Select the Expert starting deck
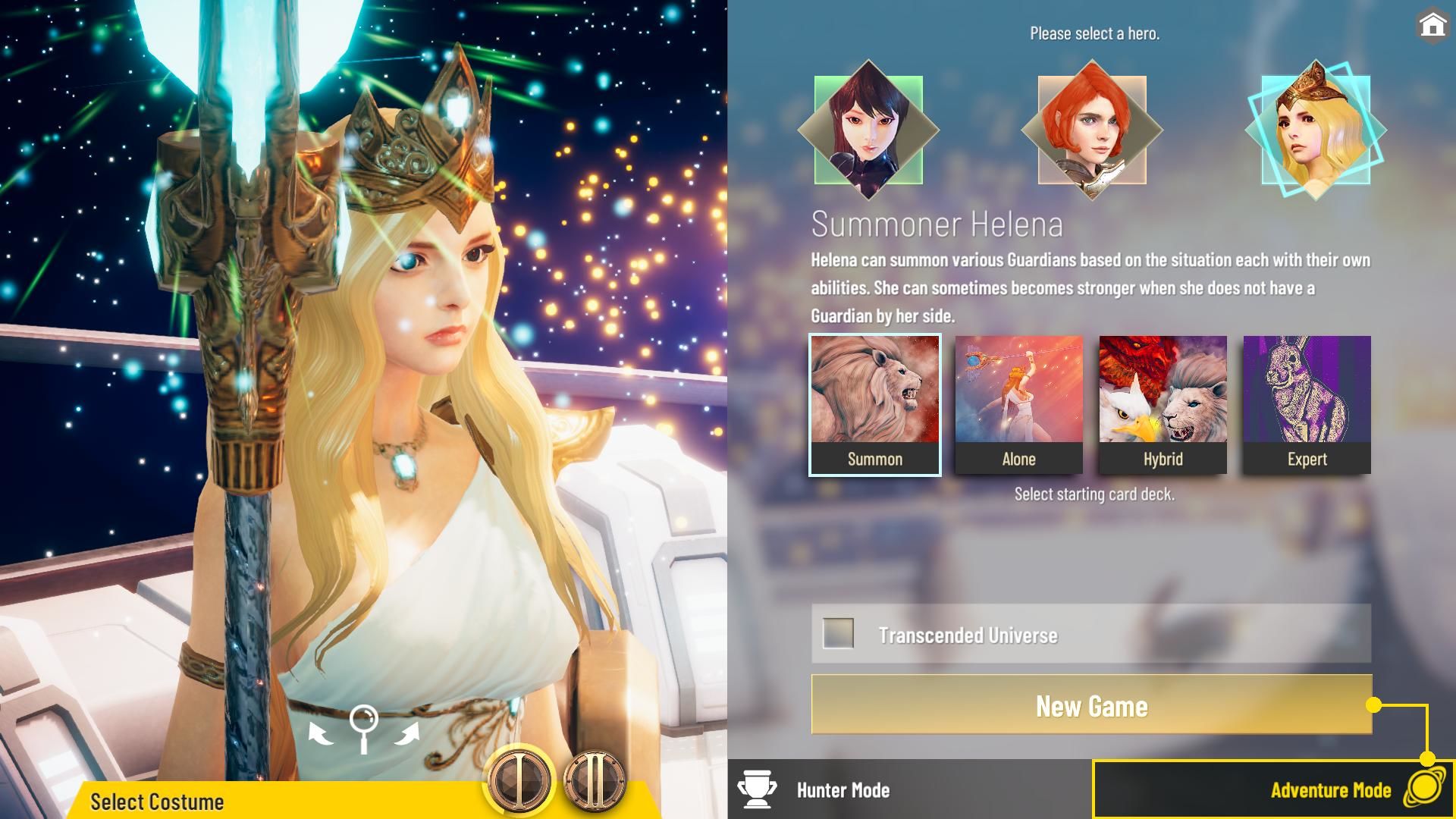Screen dimensions: 1456x819 pyautogui.click(x=1307, y=405)
